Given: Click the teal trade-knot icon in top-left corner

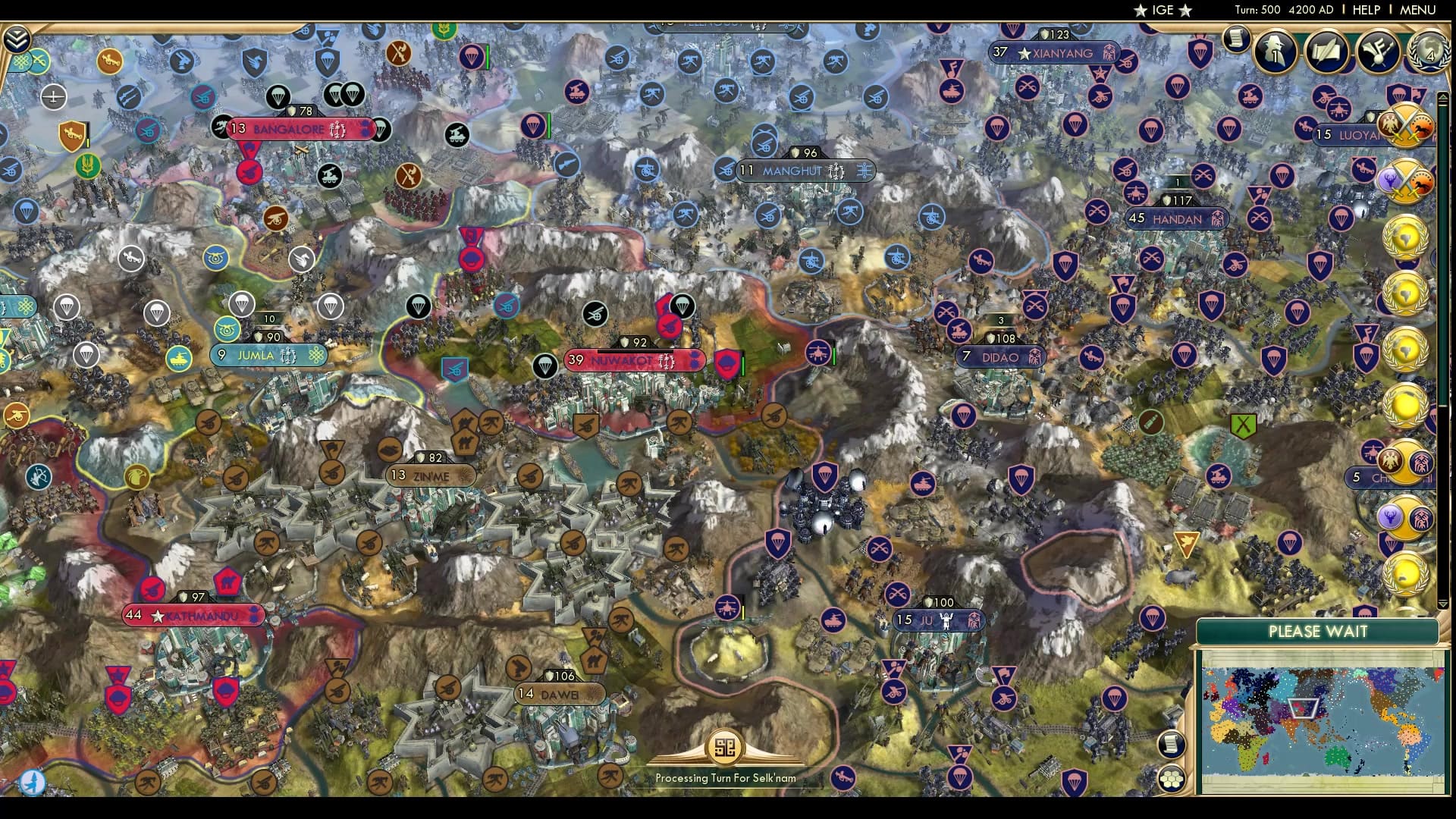Looking at the screenshot, I should coord(20,61).
